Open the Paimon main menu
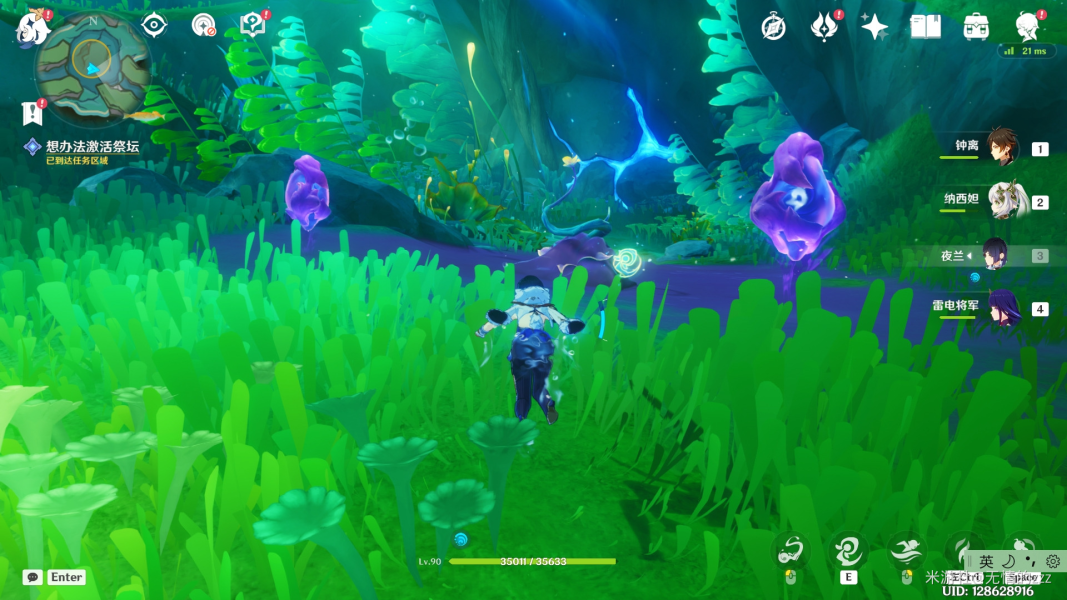The width and height of the screenshot is (1067, 600). coord(32,28)
